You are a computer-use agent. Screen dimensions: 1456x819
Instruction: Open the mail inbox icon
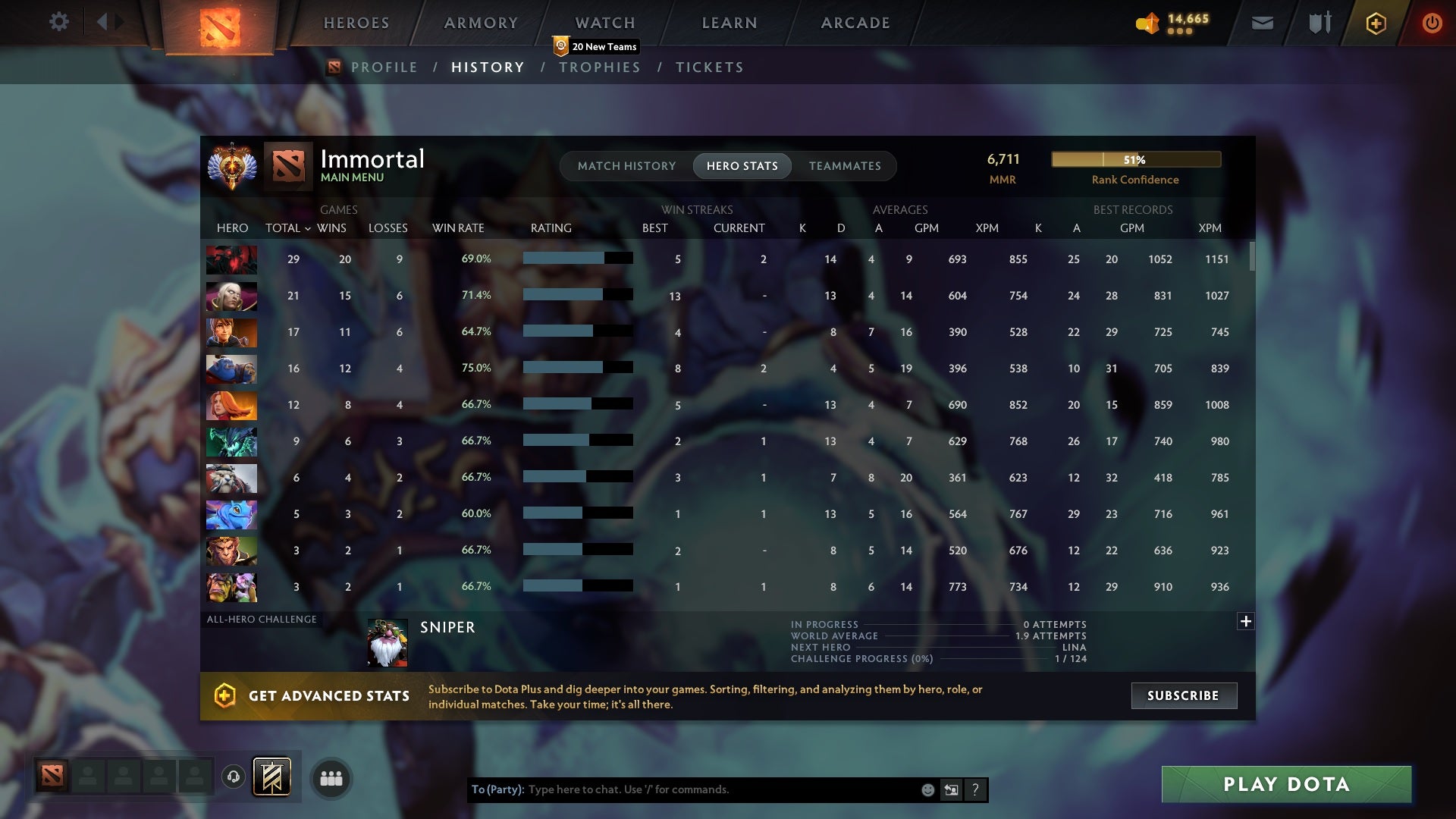tap(1261, 23)
